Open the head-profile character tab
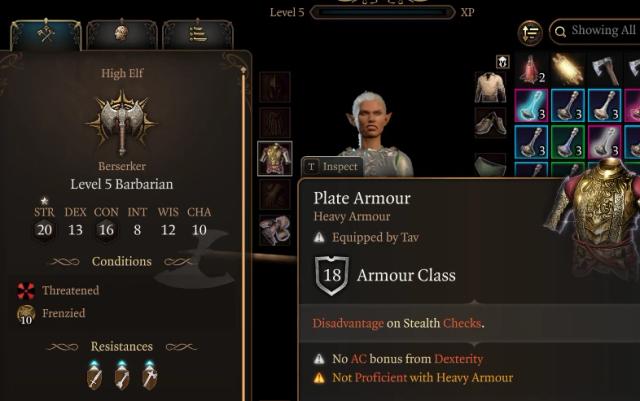This screenshot has width=640, height=401. tap(122, 34)
